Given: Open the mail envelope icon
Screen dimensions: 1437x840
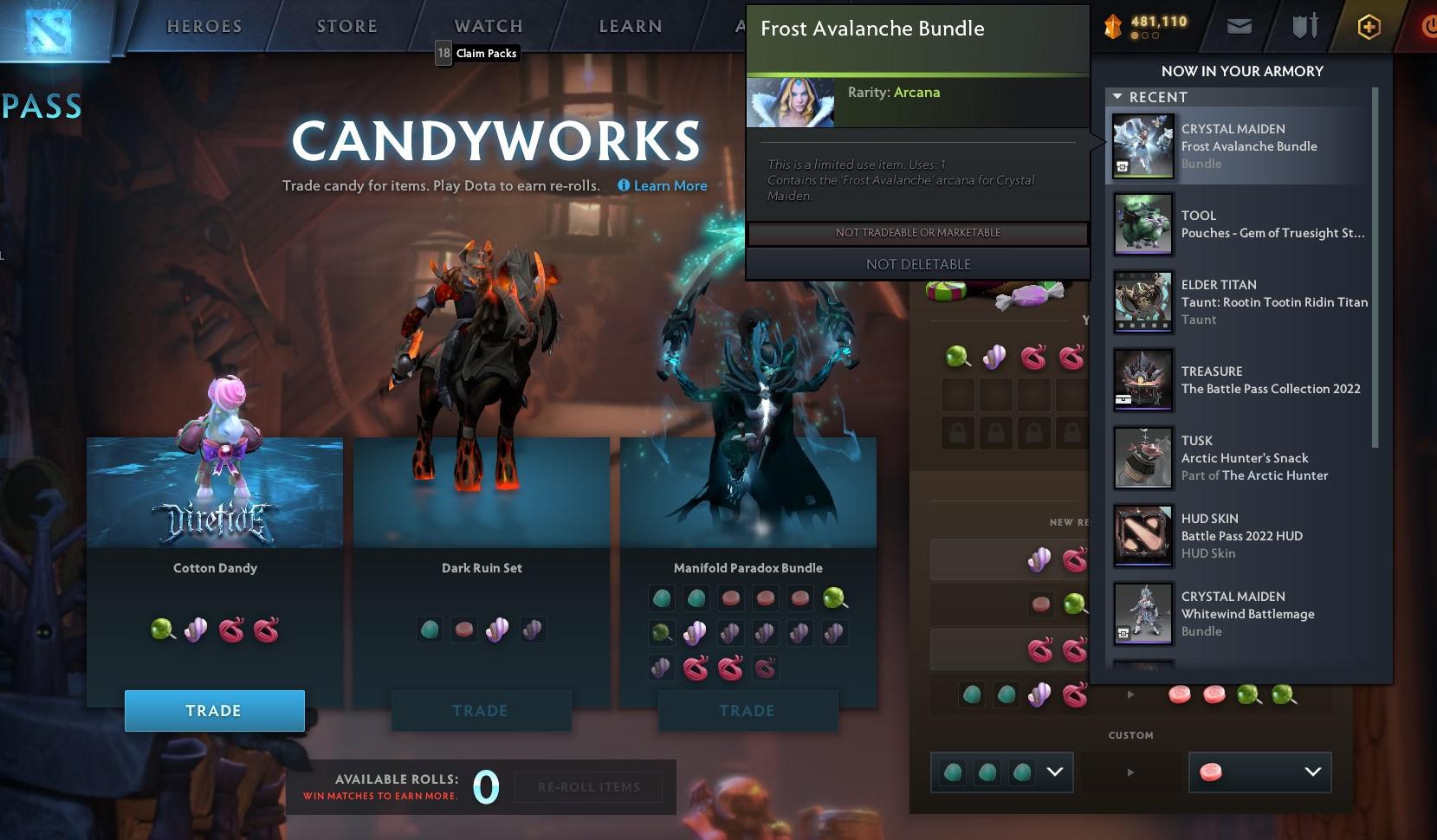Looking at the screenshot, I should (1239, 26).
